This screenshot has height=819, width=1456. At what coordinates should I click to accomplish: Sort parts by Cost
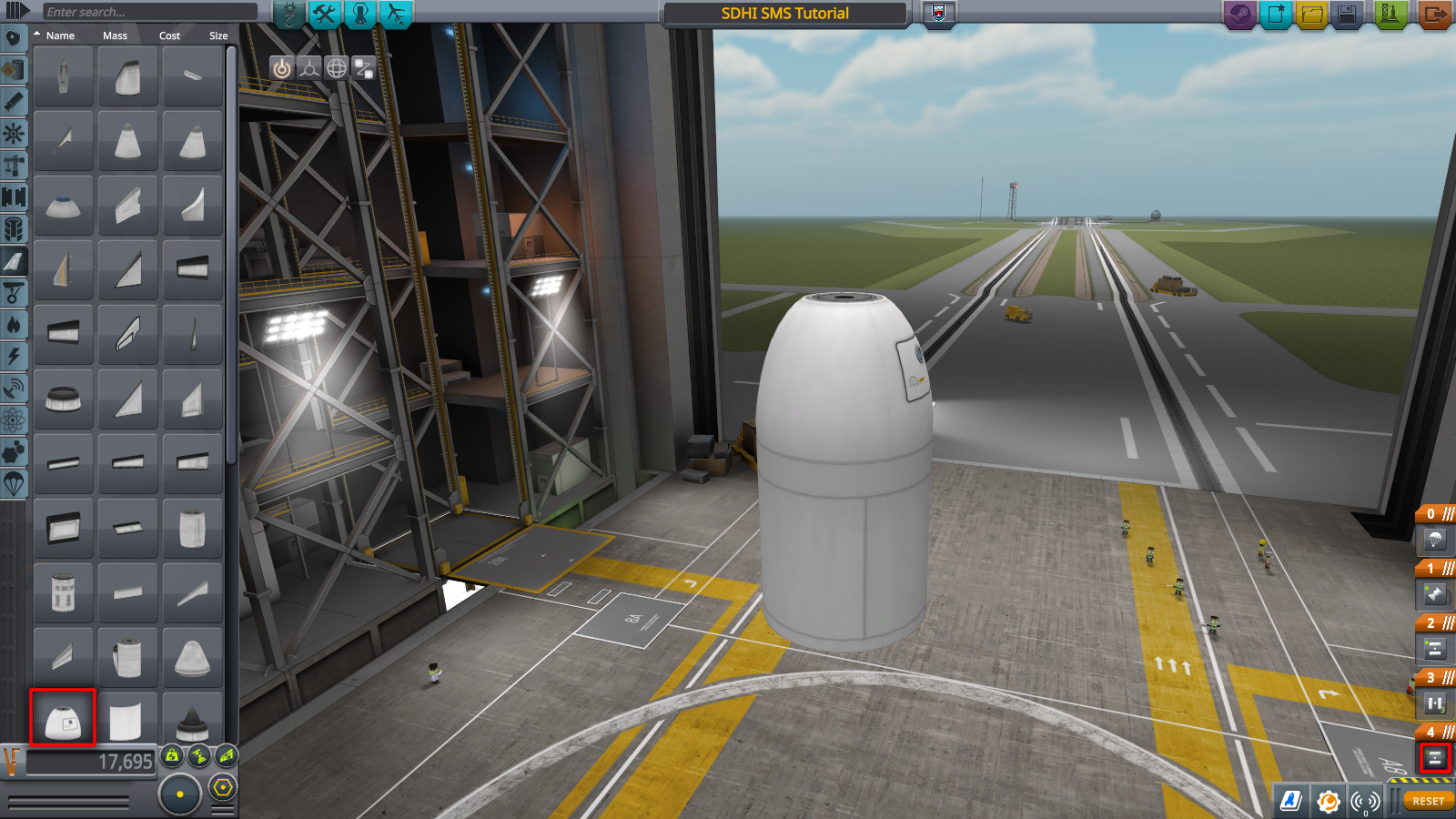click(x=169, y=35)
